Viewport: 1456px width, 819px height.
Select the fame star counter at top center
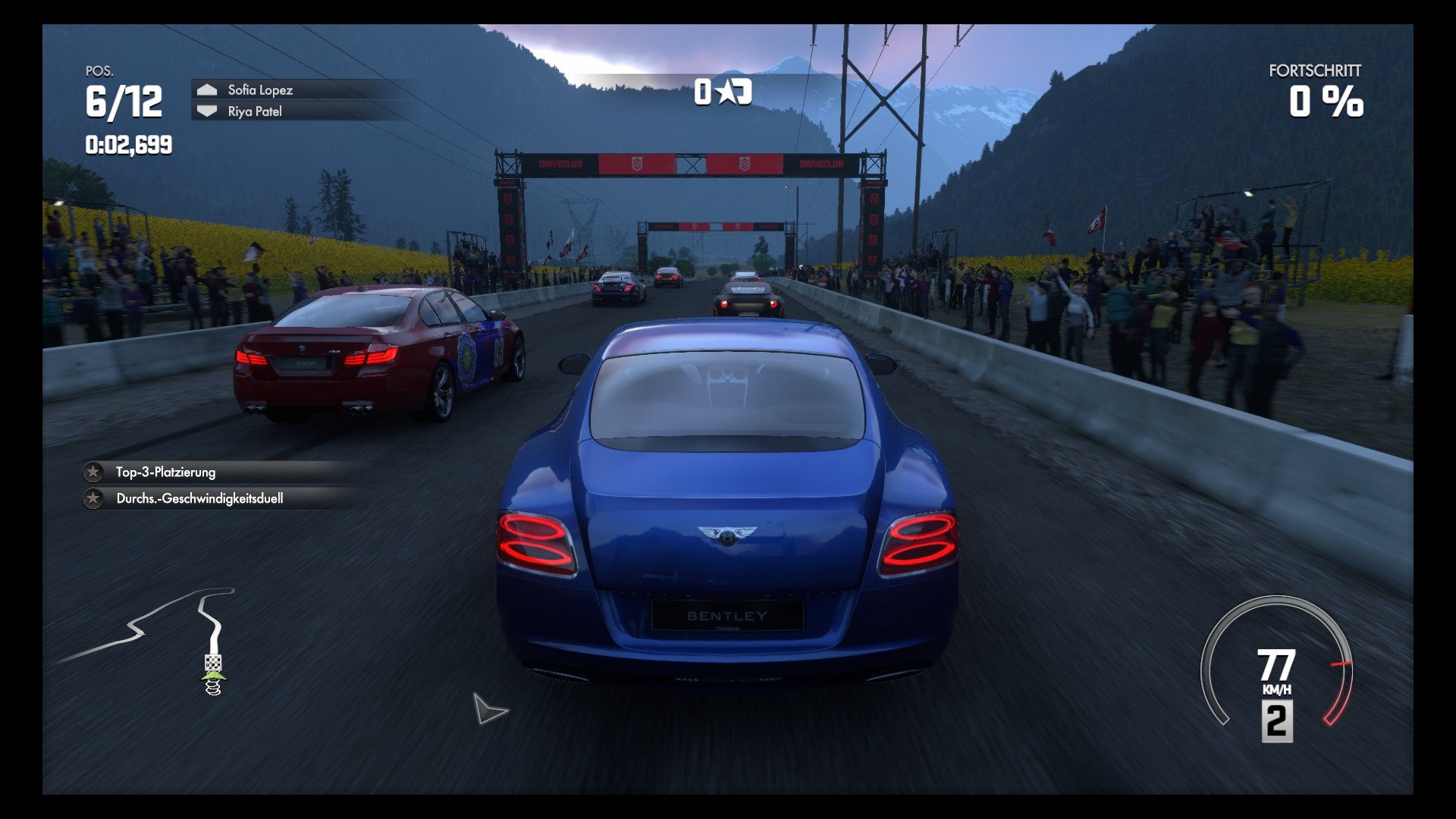tap(722, 93)
